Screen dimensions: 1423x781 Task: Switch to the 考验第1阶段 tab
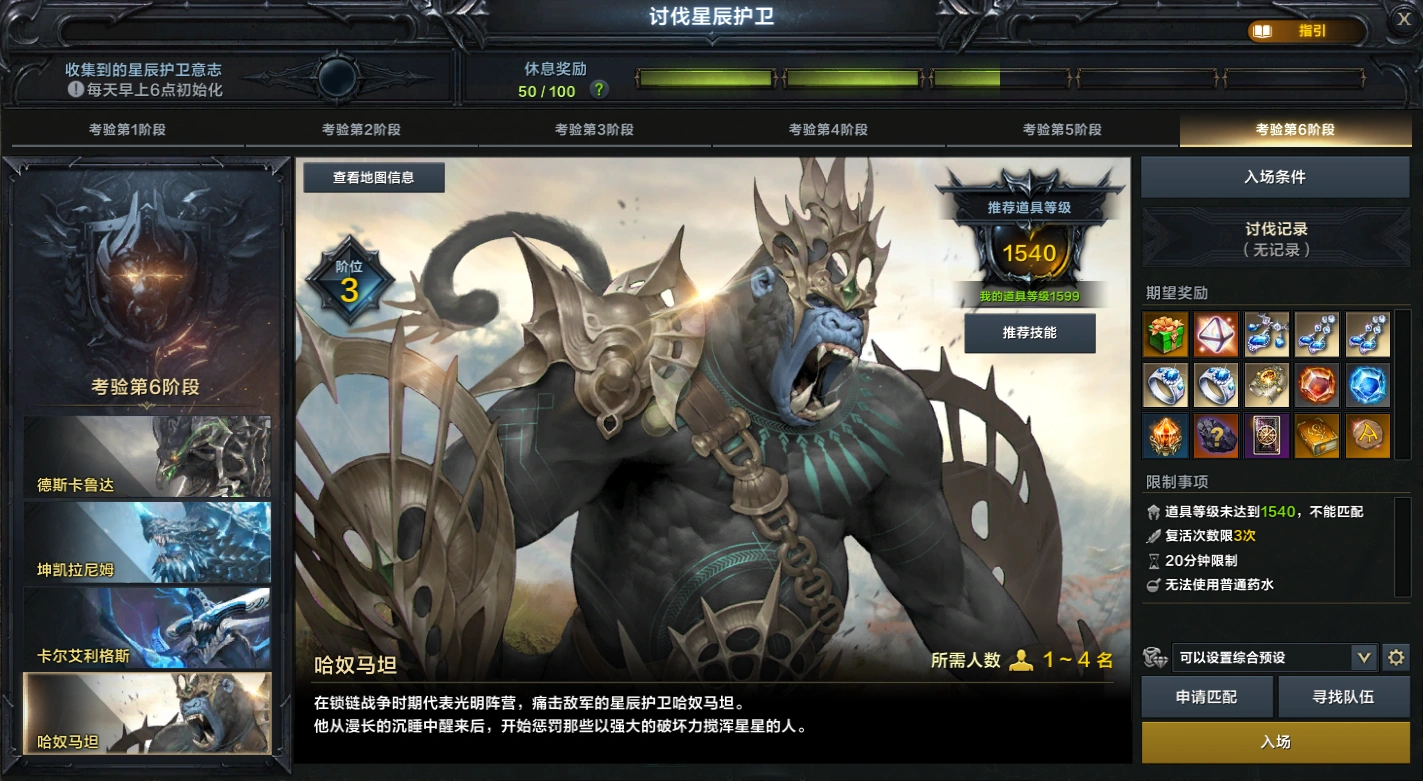coord(123,129)
